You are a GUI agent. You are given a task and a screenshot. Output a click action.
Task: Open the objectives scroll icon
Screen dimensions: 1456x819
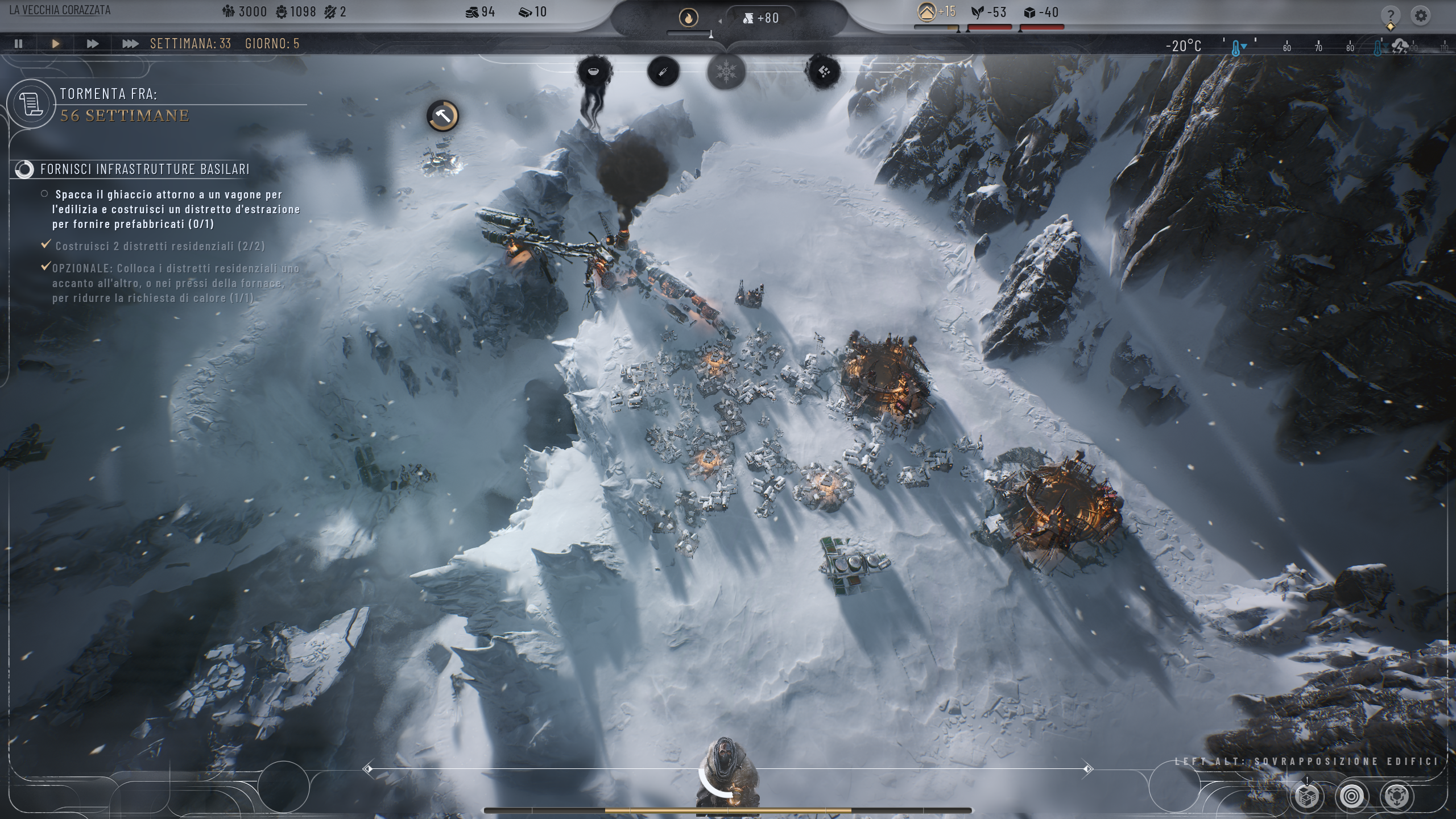click(31, 105)
